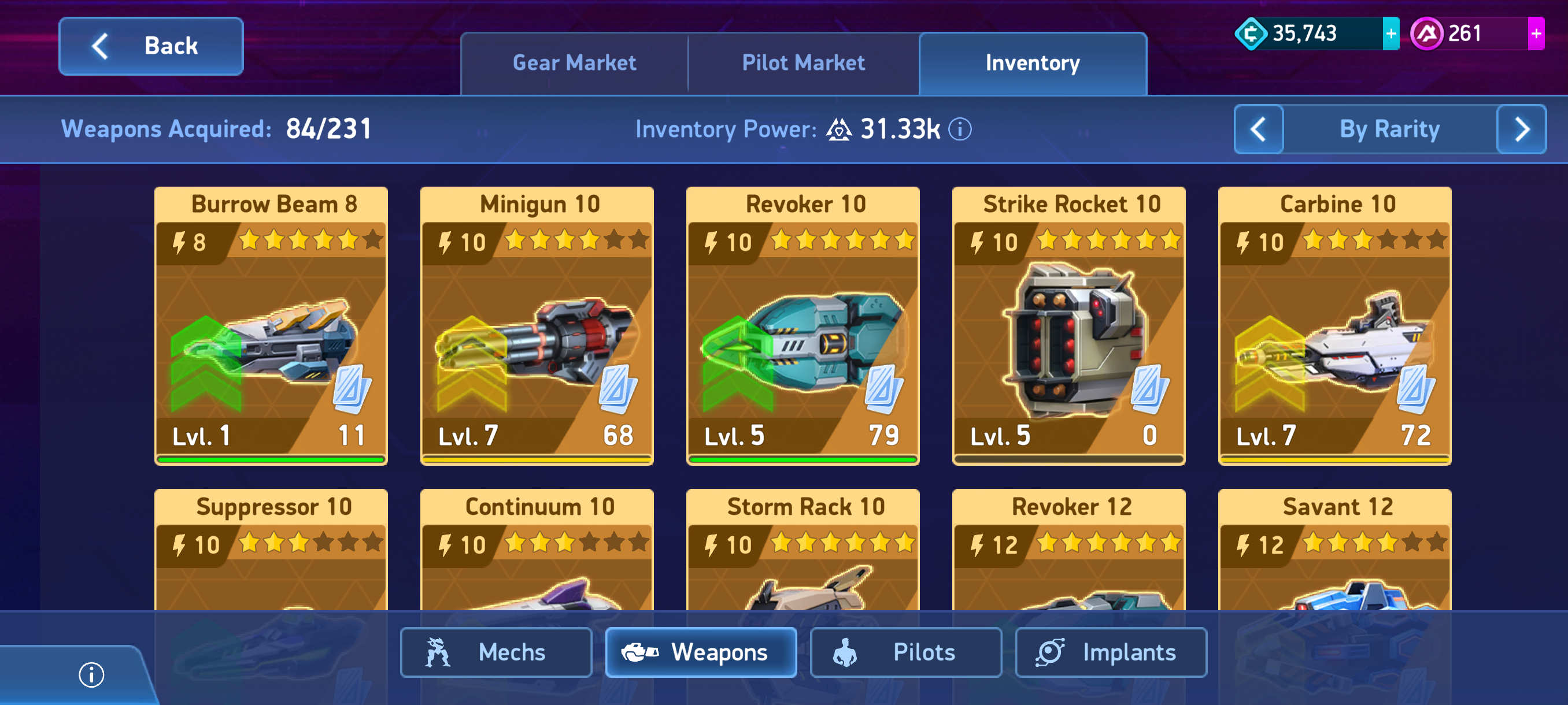
Task: Open the Pilot Market tab
Action: click(x=803, y=63)
